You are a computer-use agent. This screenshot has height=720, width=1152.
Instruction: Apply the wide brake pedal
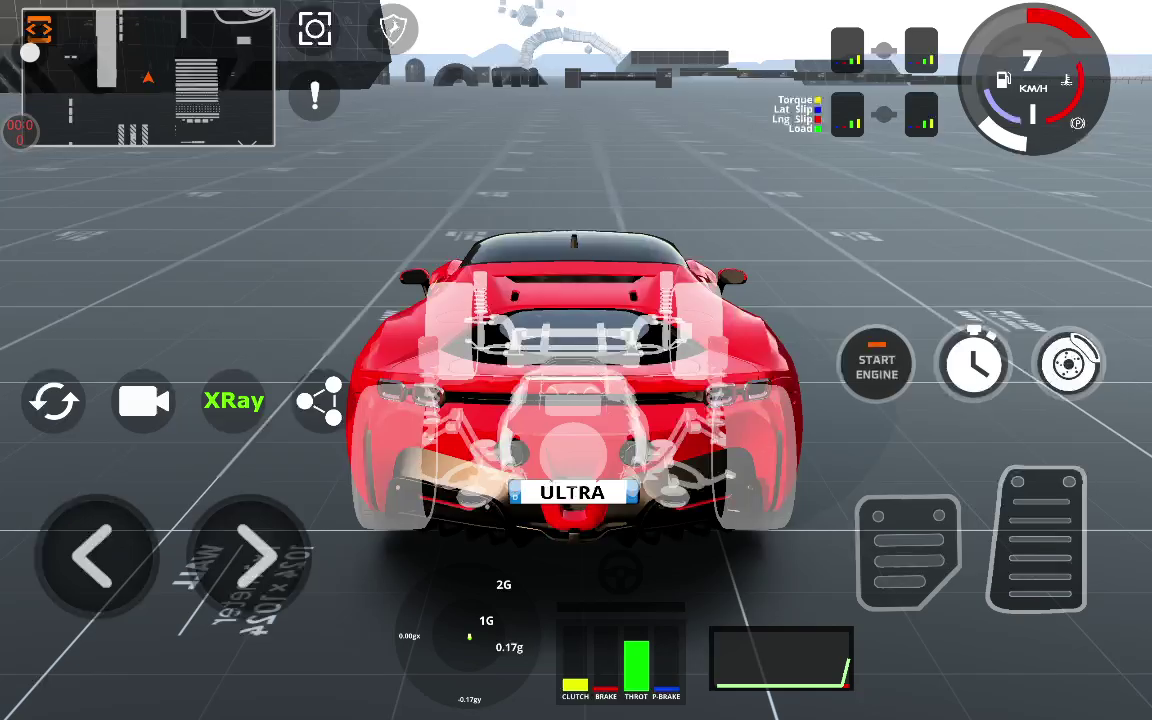(908, 553)
